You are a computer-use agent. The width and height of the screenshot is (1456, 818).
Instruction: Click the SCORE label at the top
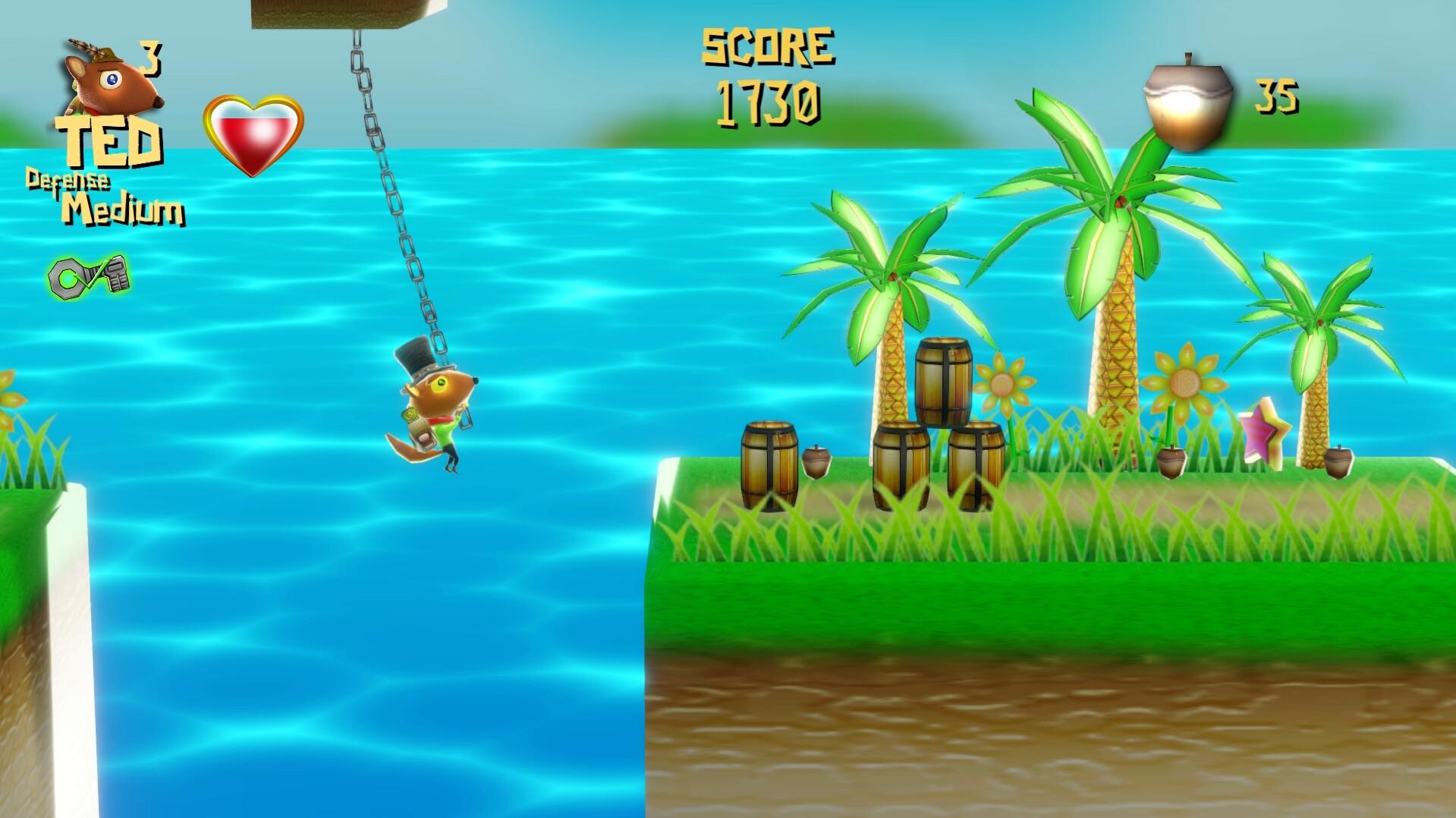pos(768,46)
